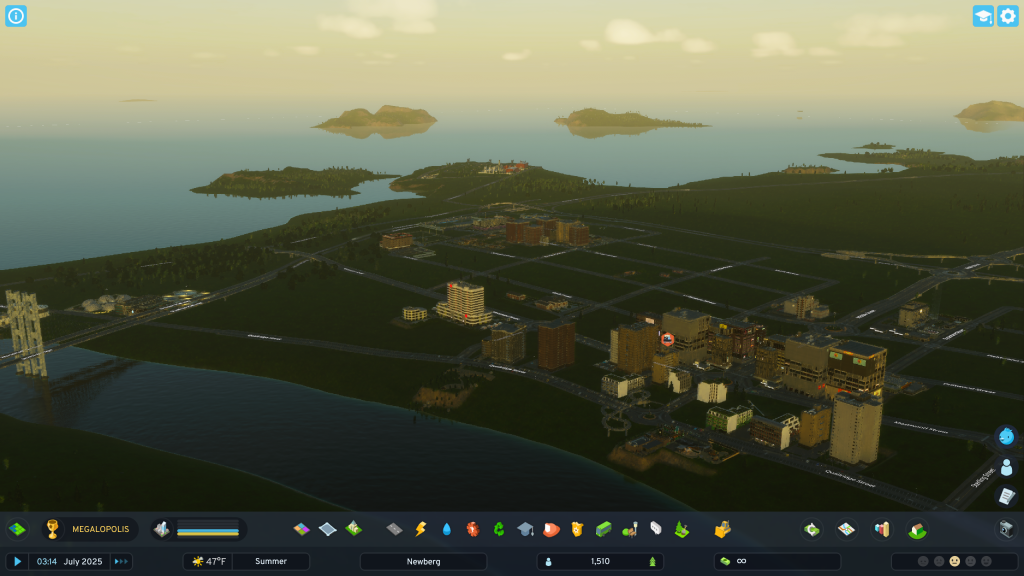The height and width of the screenshot is (576, 1024).
Task: Select the bulldozer demolish tool
Action: tap(722, 529)
